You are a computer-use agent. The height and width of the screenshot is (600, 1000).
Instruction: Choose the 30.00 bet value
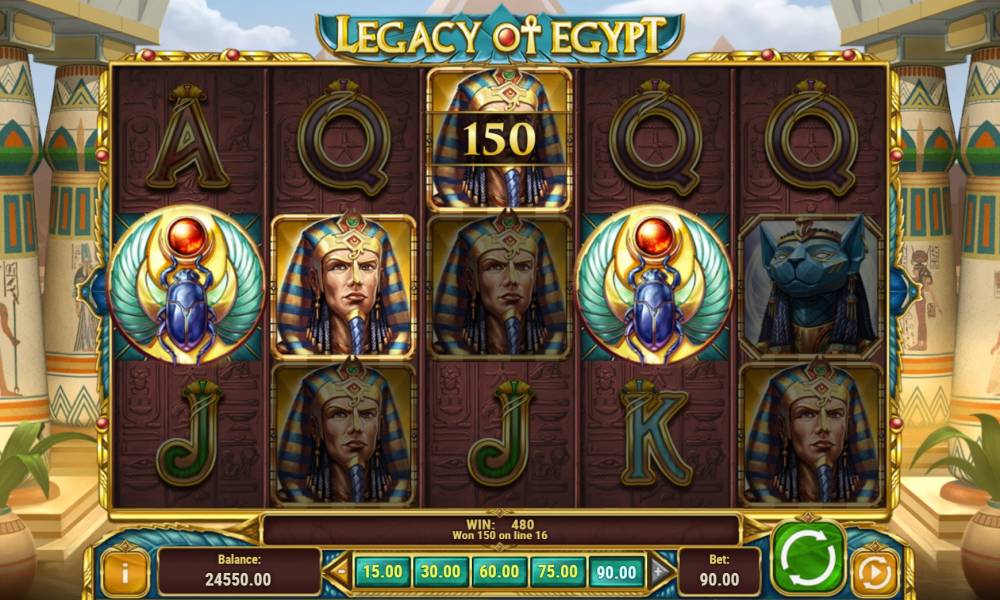coord(441,572)
